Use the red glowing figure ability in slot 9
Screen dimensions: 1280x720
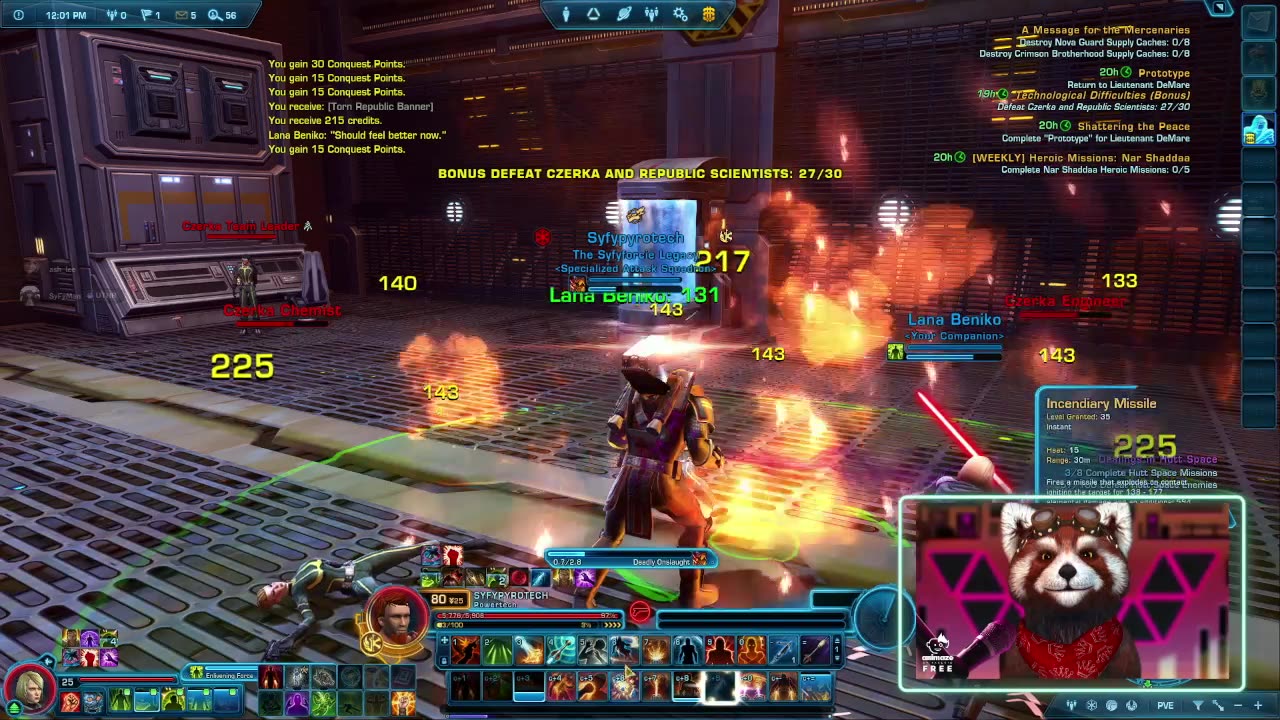tap(719, 652)
